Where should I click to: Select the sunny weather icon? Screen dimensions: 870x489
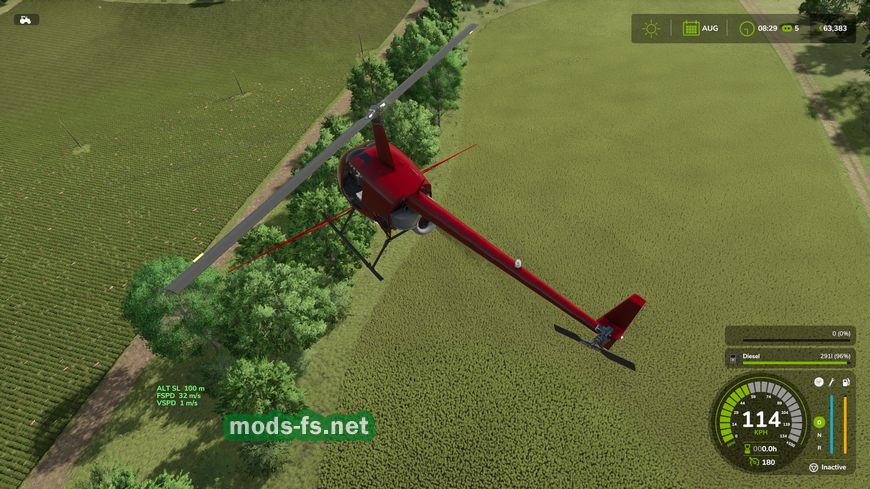tap(652, 28)
